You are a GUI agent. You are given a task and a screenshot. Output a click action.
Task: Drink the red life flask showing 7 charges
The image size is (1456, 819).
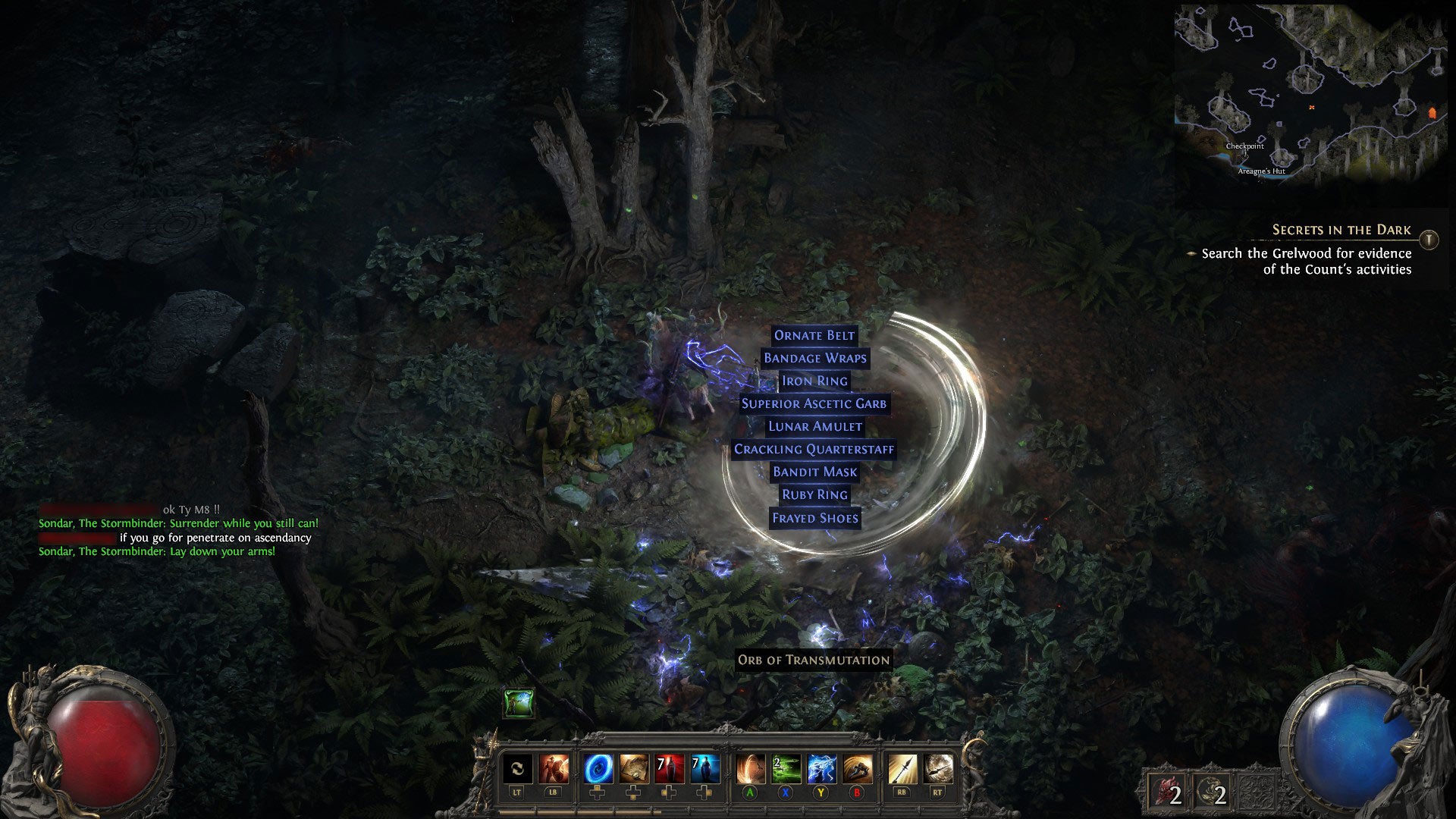coord(668,768)
